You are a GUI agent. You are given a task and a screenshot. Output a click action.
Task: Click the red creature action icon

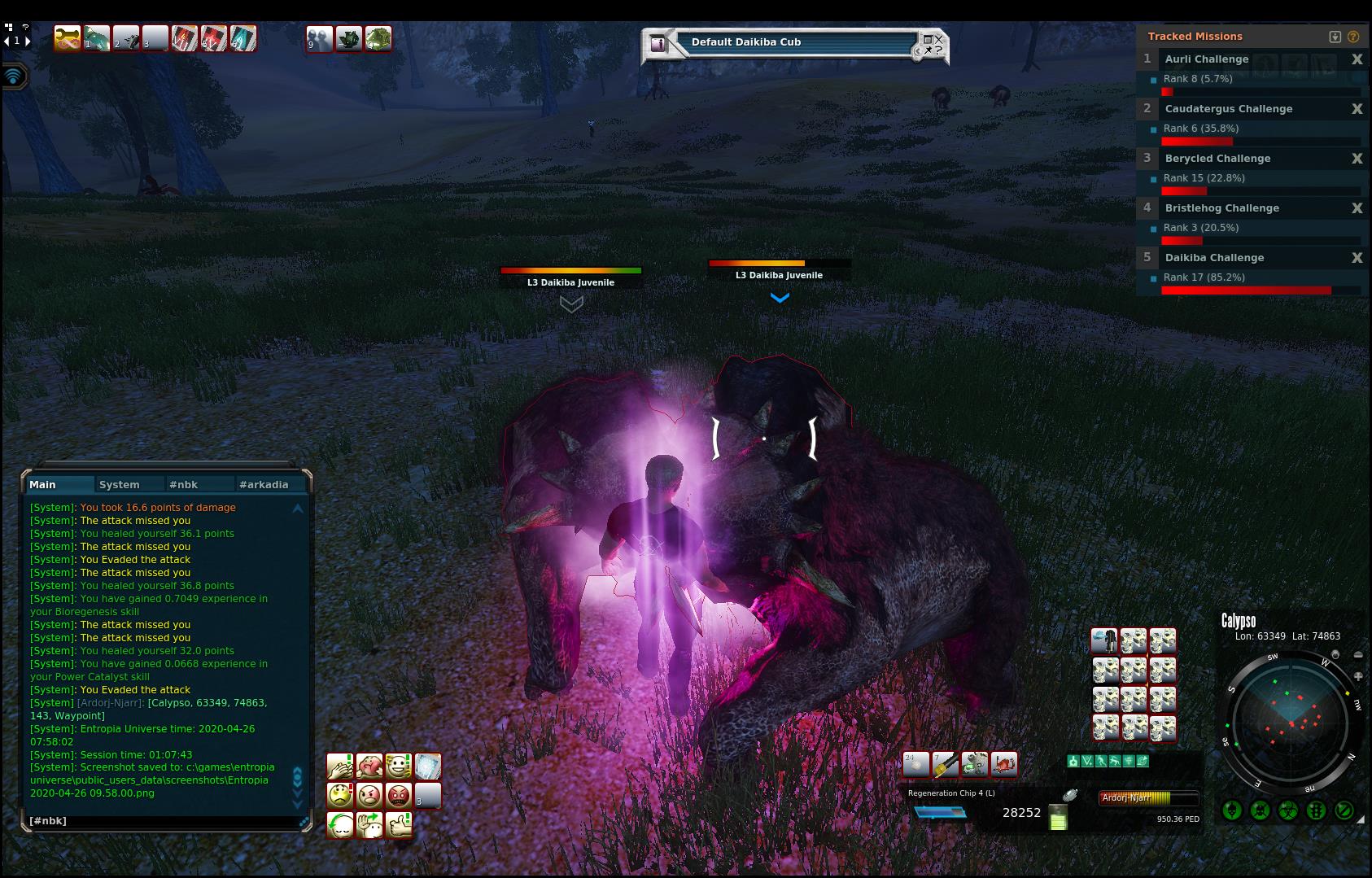1003,764
